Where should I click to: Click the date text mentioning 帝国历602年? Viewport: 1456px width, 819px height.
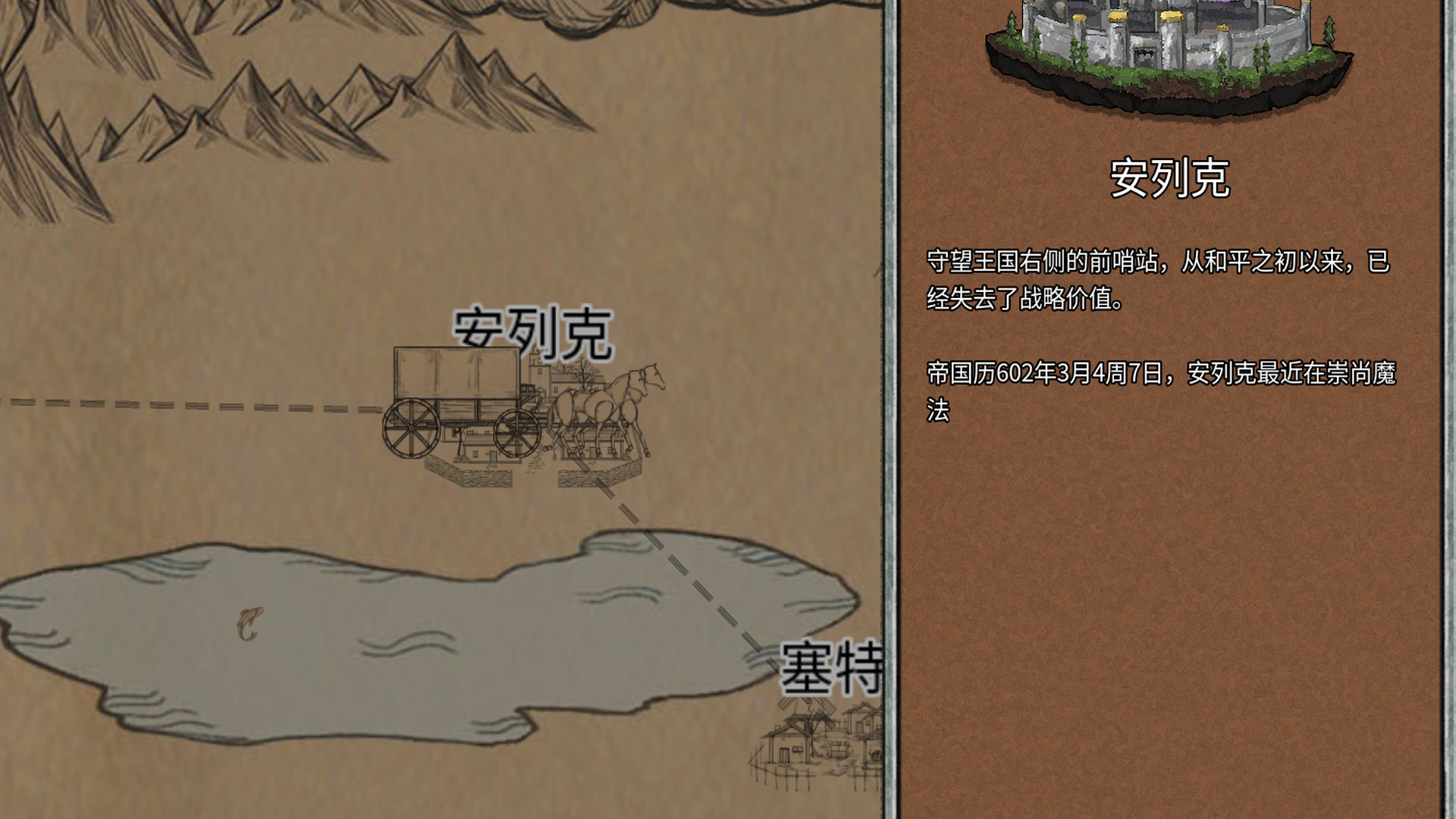pyautogui.click(x=1168, y=388)
